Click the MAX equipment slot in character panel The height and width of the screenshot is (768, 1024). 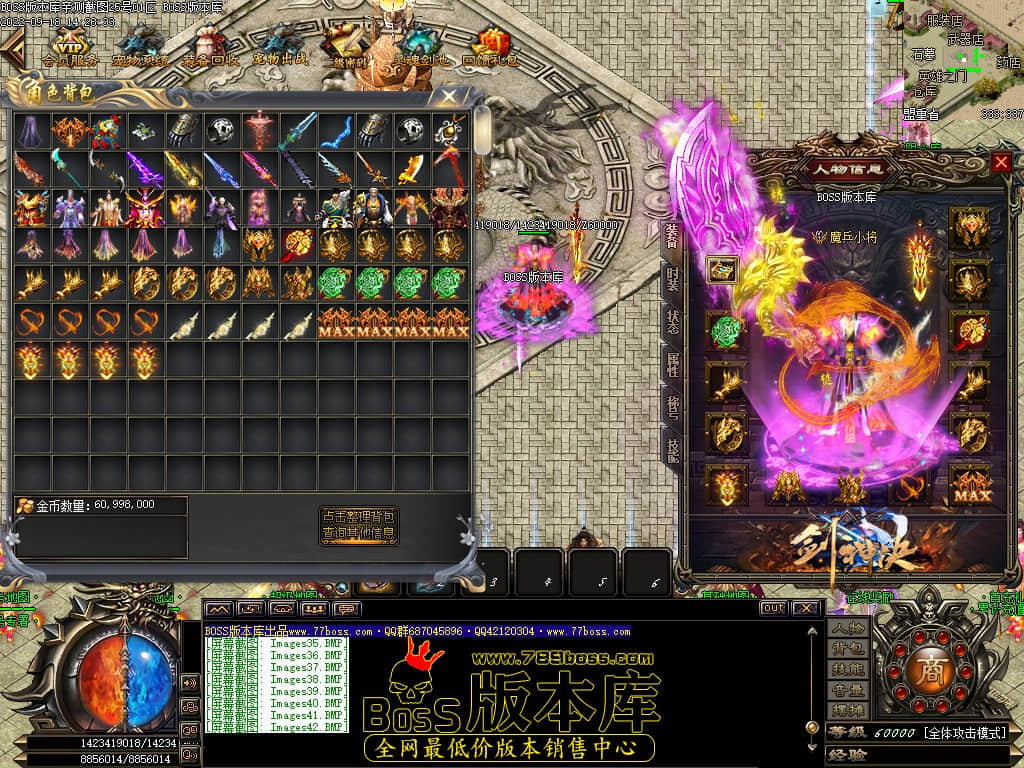click(x=968, y=486)
